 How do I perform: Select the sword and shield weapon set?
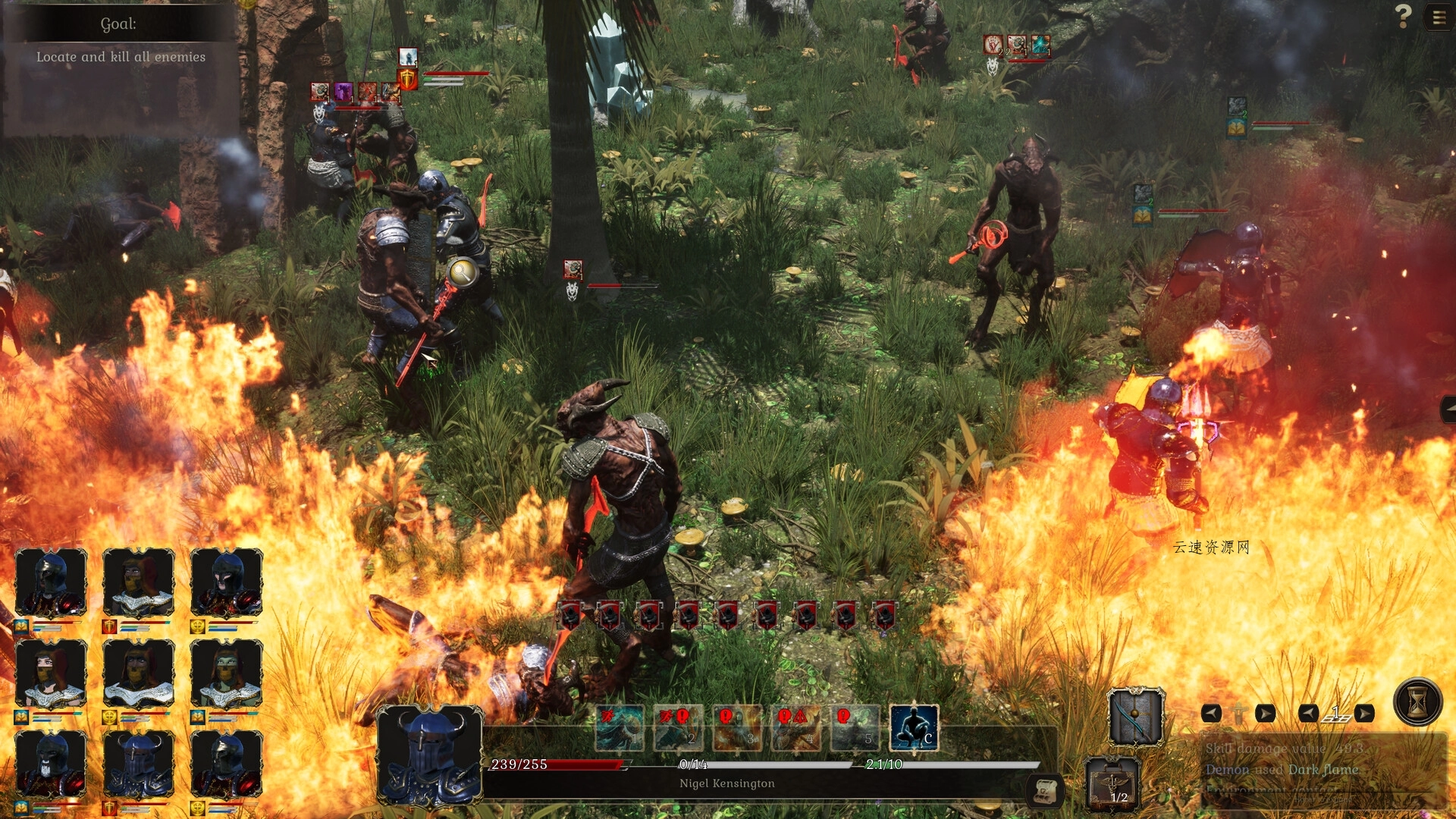tap(1135, 717)
